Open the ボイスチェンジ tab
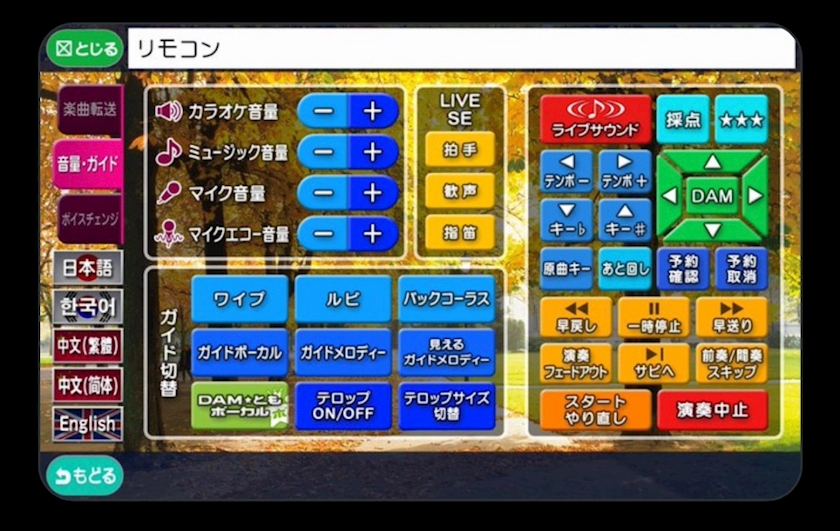The height and width of the screenshot is (531, 840). click(88, 217)
